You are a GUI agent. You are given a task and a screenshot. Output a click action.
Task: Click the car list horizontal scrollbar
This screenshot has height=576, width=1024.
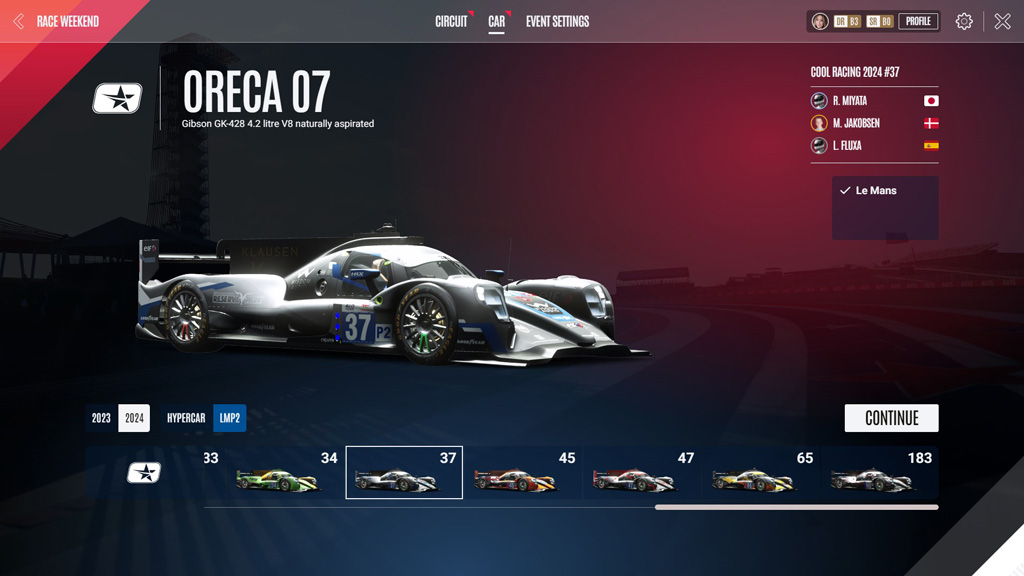(796, 507)
